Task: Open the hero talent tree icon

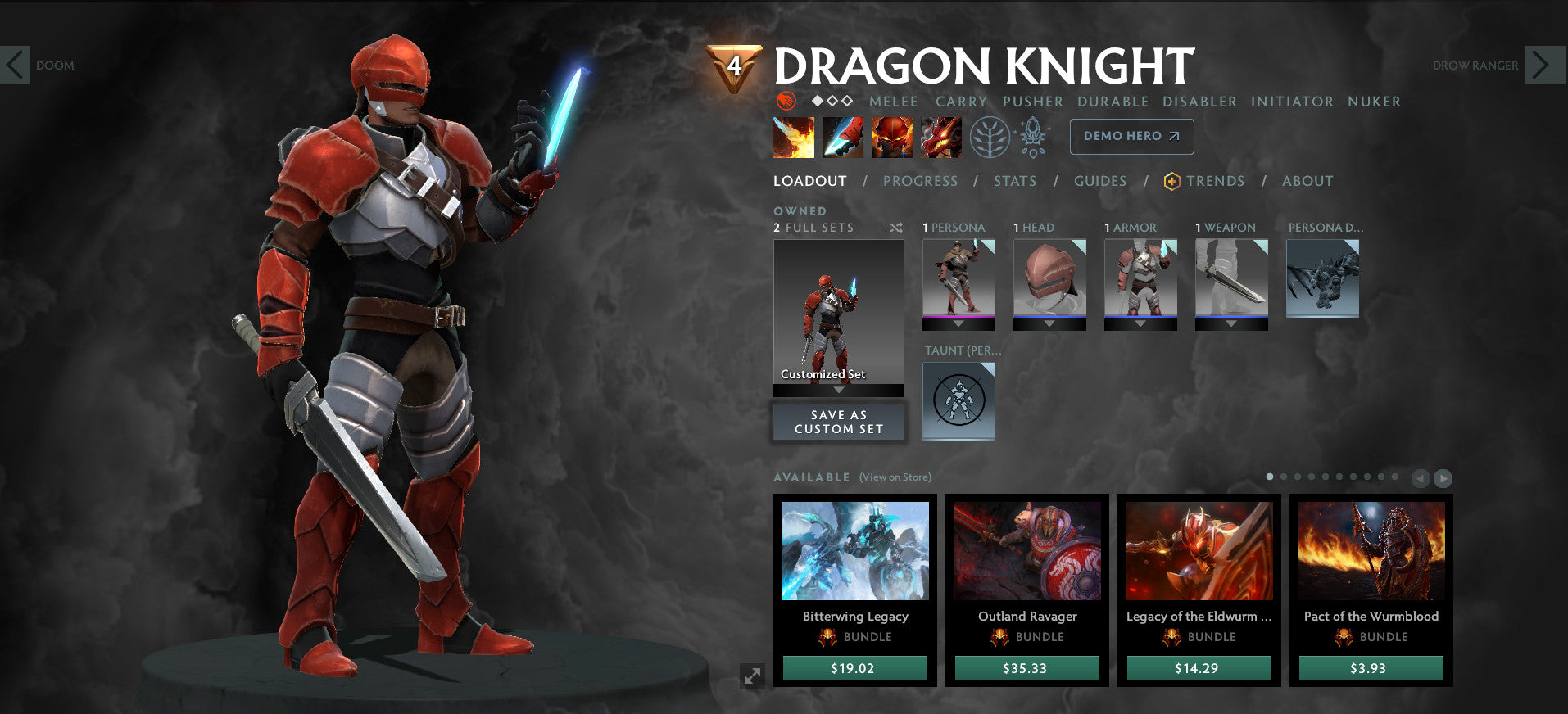Action: 993,137
